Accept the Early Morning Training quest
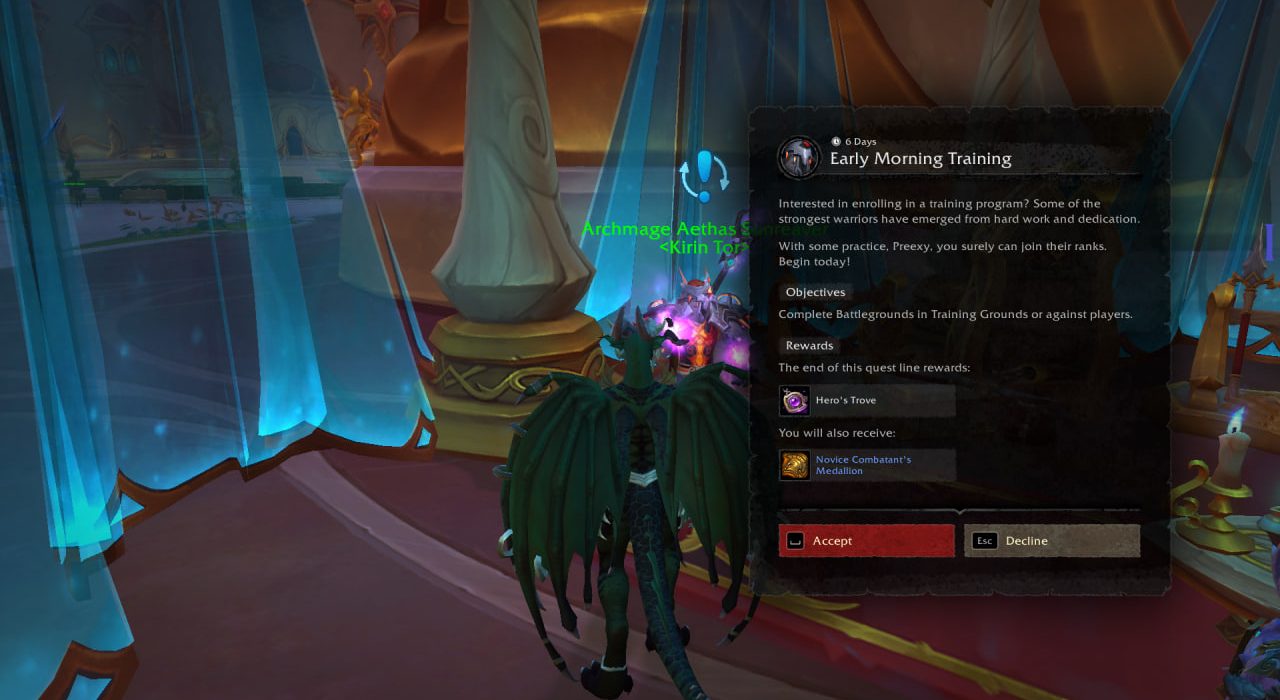 click(x=866, y=541)
